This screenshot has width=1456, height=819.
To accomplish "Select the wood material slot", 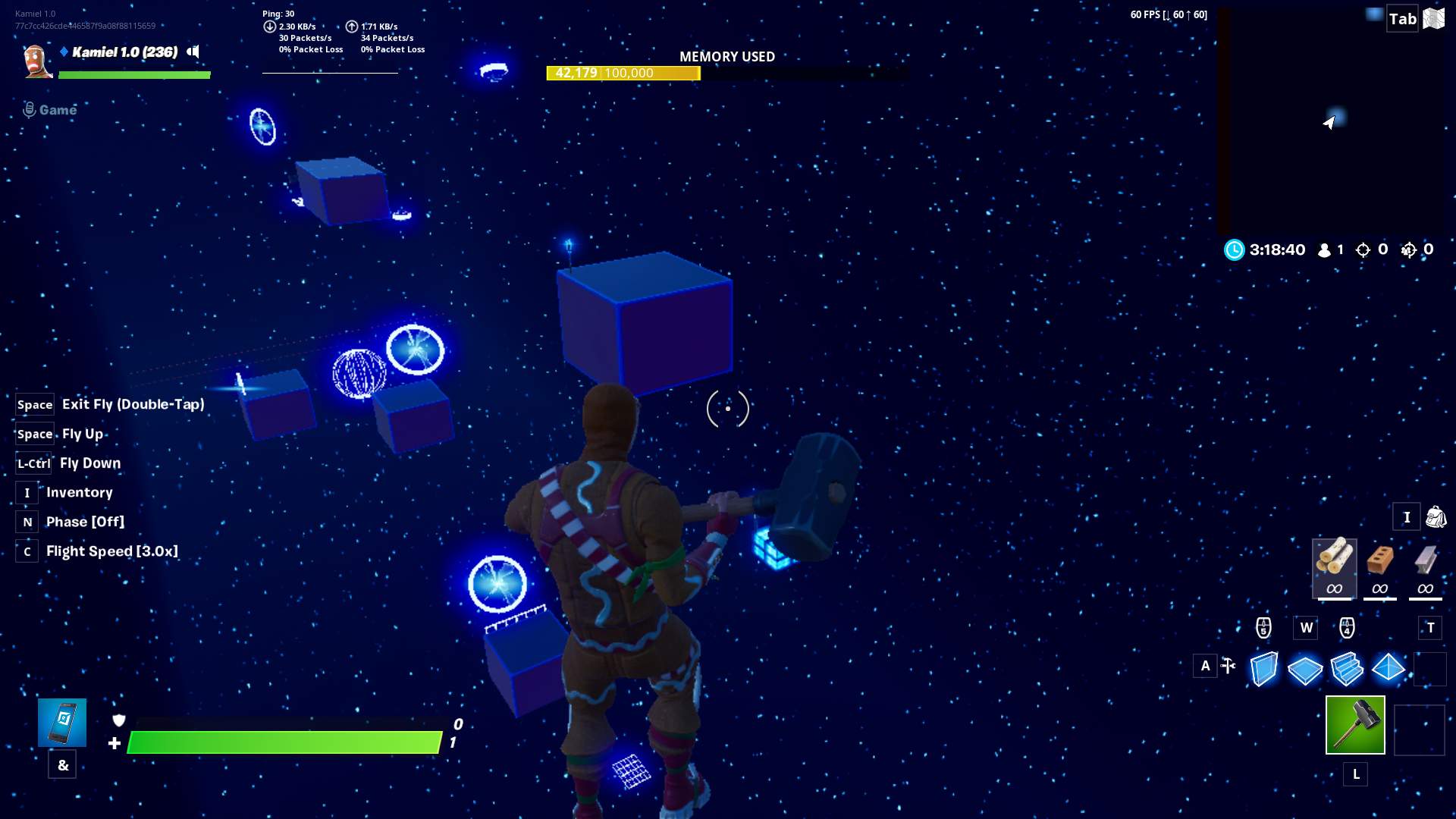I will pyautogui.click(x=1335, y=567).
